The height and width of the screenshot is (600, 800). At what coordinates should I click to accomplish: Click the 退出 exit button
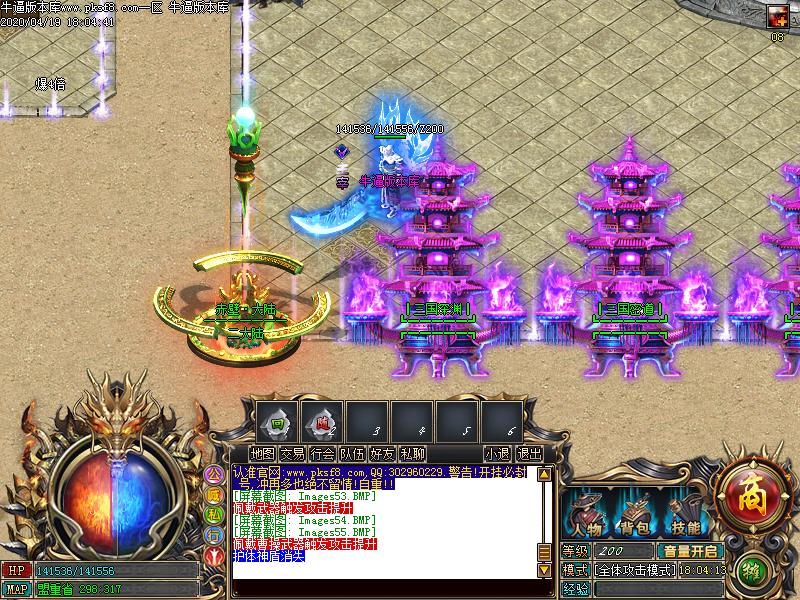529,454
